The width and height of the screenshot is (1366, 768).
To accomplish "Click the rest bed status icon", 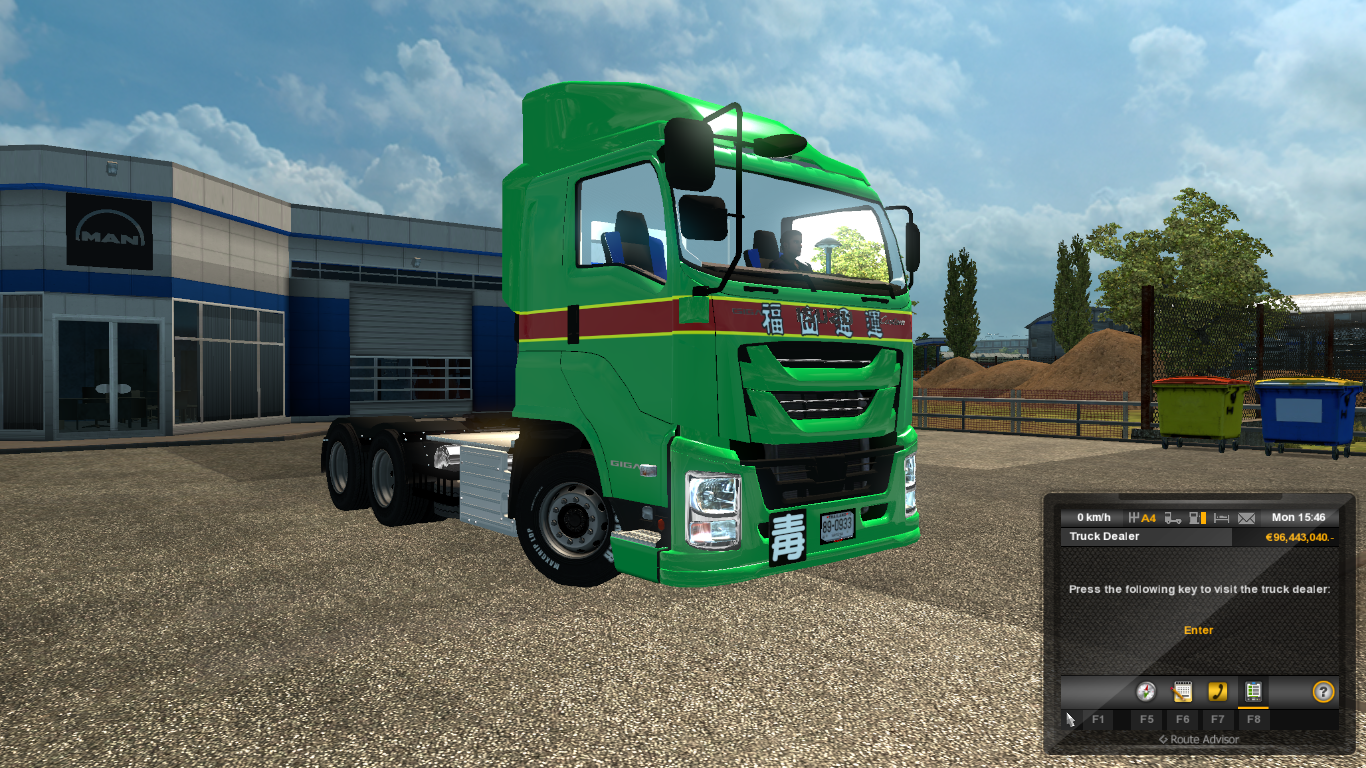I will [x=1221, y=518].
